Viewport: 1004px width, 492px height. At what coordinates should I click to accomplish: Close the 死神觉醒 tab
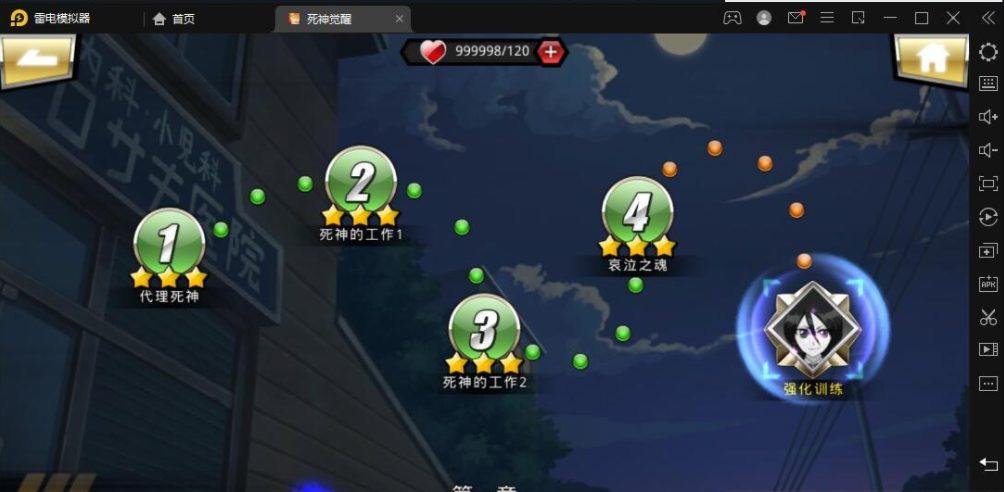click(400, 18)
